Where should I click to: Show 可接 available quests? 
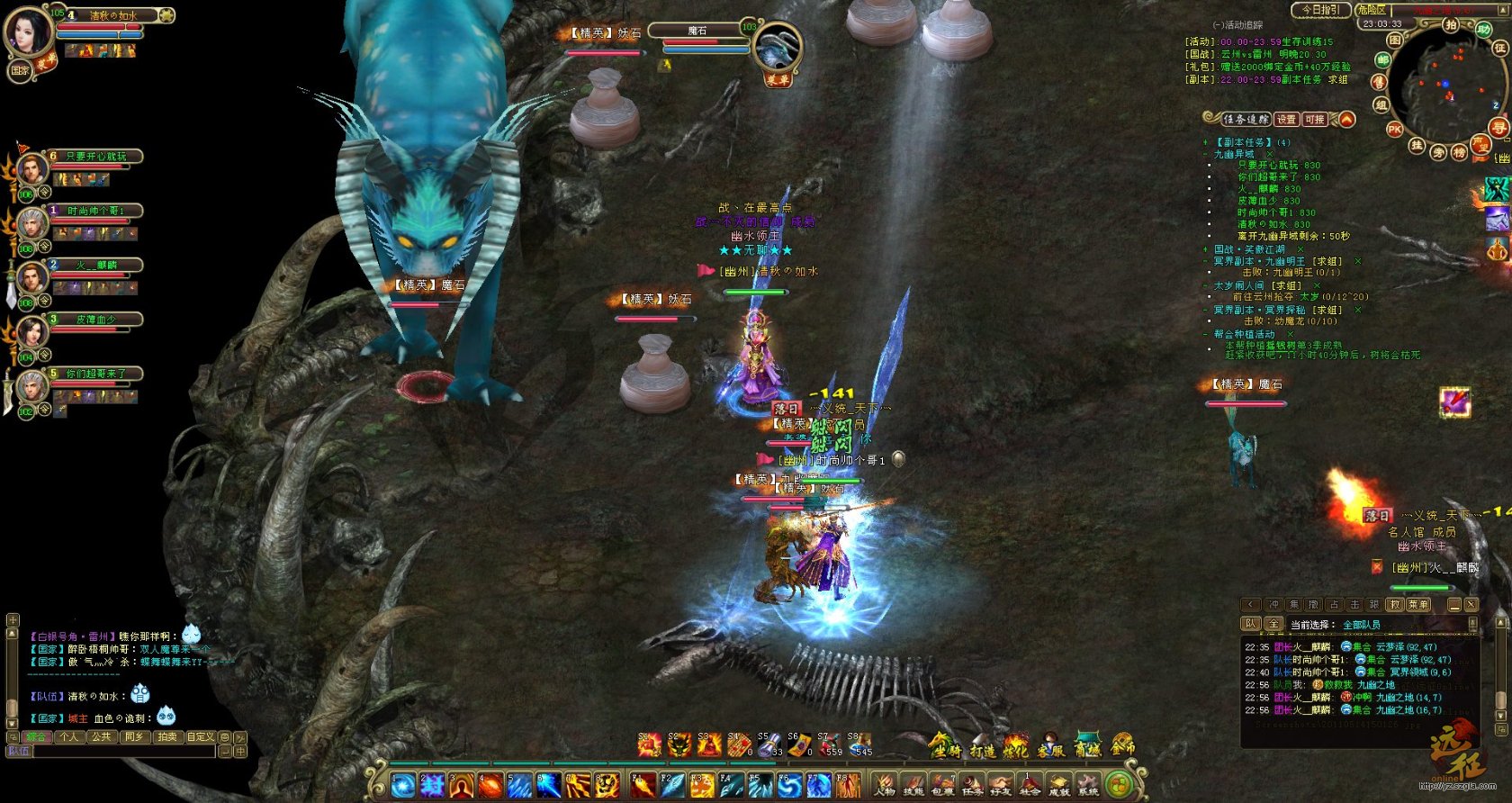point(1315,119)
